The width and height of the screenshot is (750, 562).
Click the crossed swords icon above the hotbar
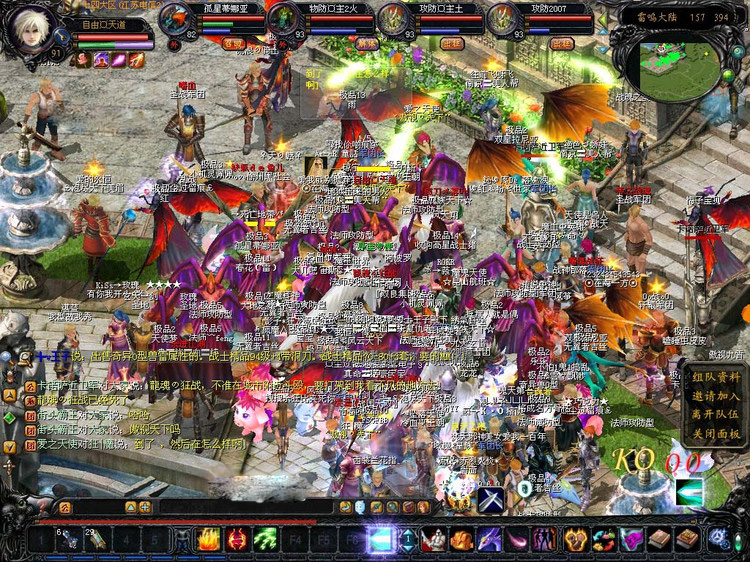click(490, 497)
